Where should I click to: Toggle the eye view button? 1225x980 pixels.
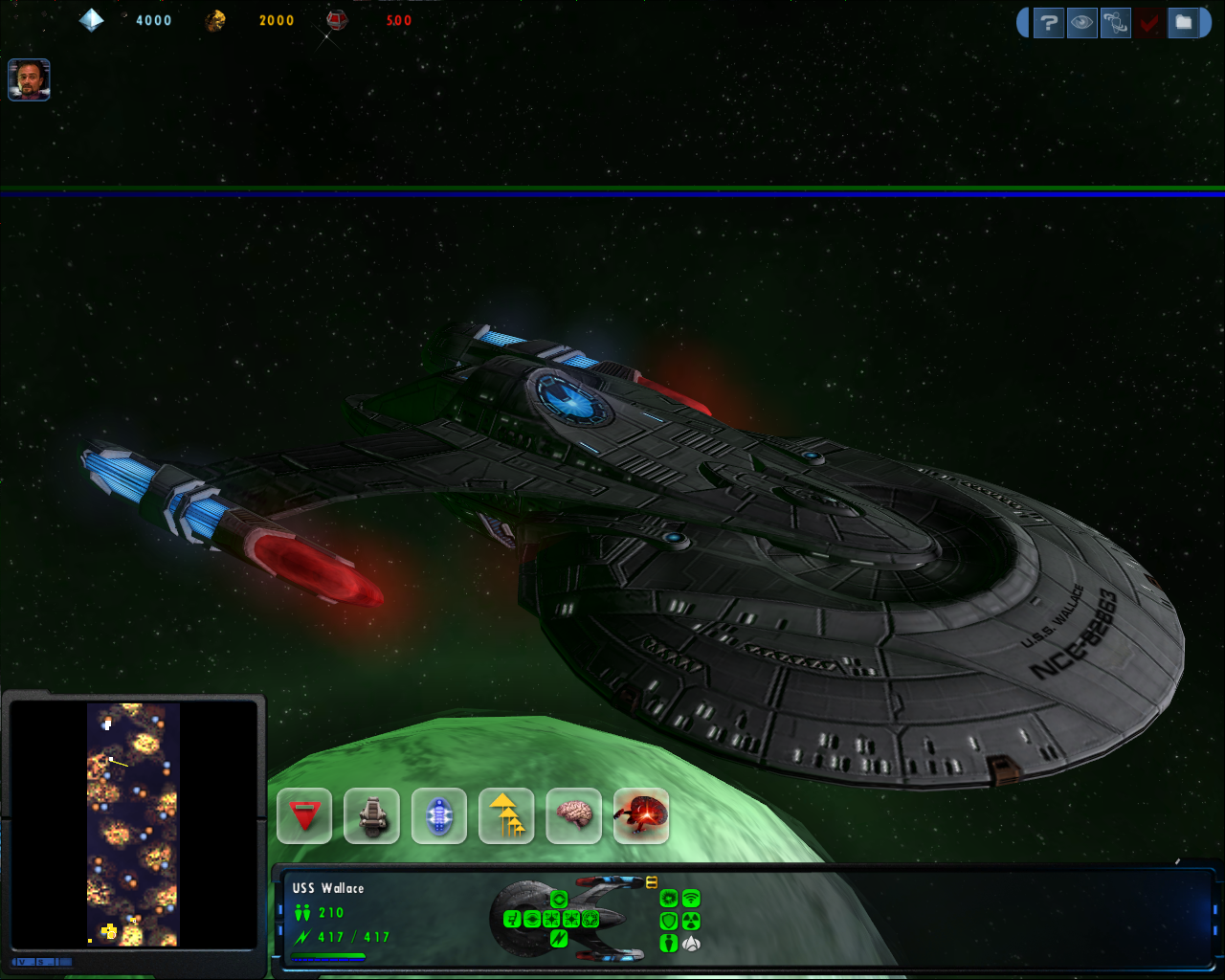(1082, 23)
